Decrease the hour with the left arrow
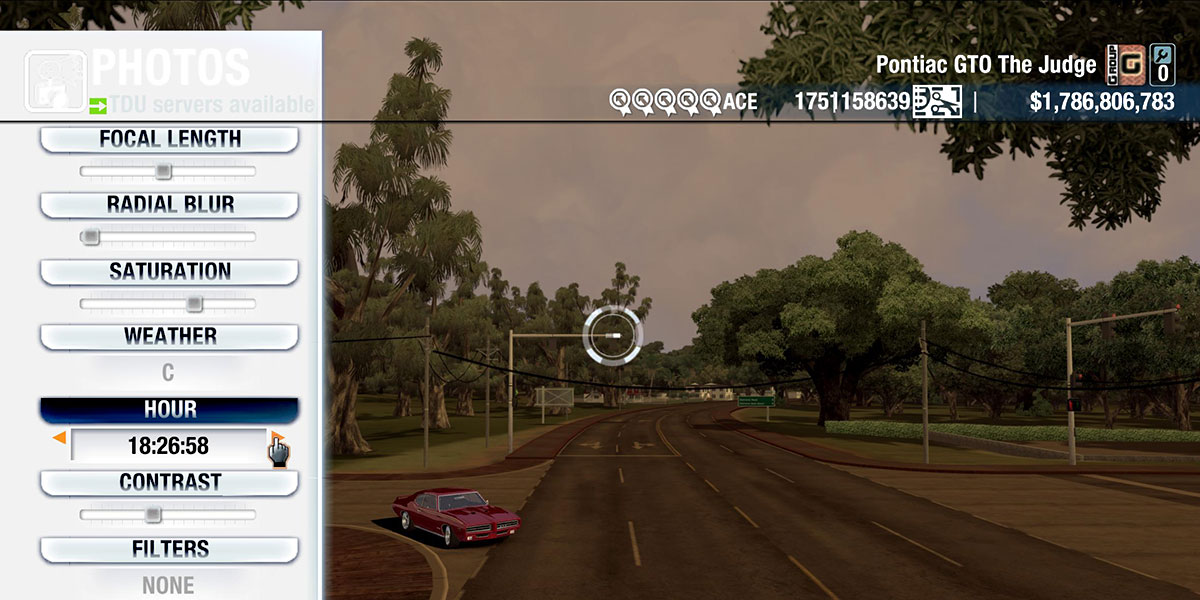The width and height of the screenshot is (1200, 600). (60, 439)
